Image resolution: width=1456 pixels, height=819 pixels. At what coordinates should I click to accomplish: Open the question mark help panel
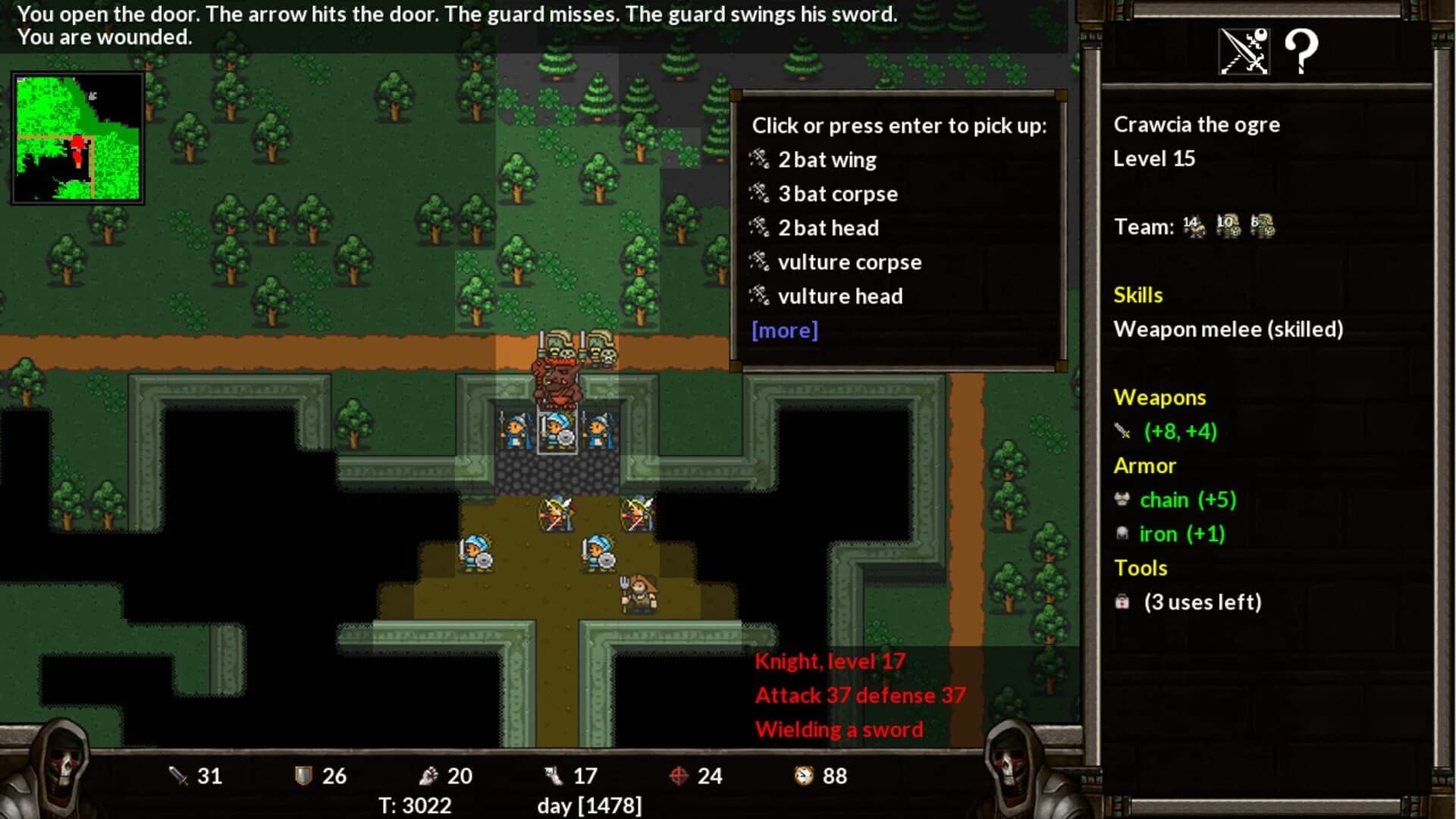point(1303,52)
